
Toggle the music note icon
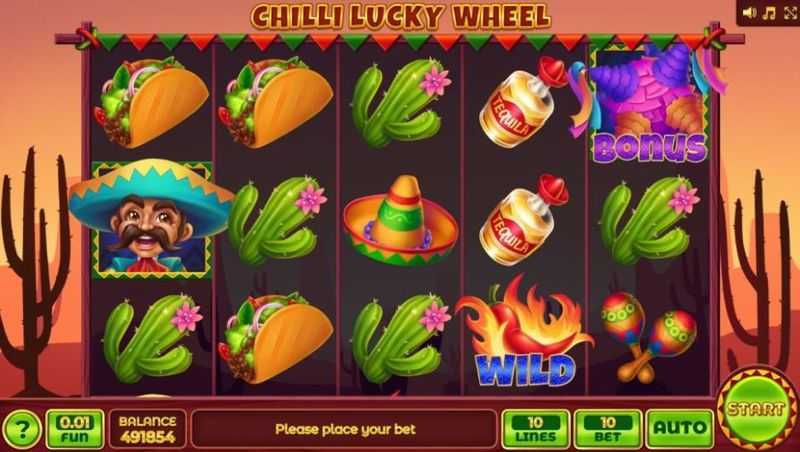[768, 13]
